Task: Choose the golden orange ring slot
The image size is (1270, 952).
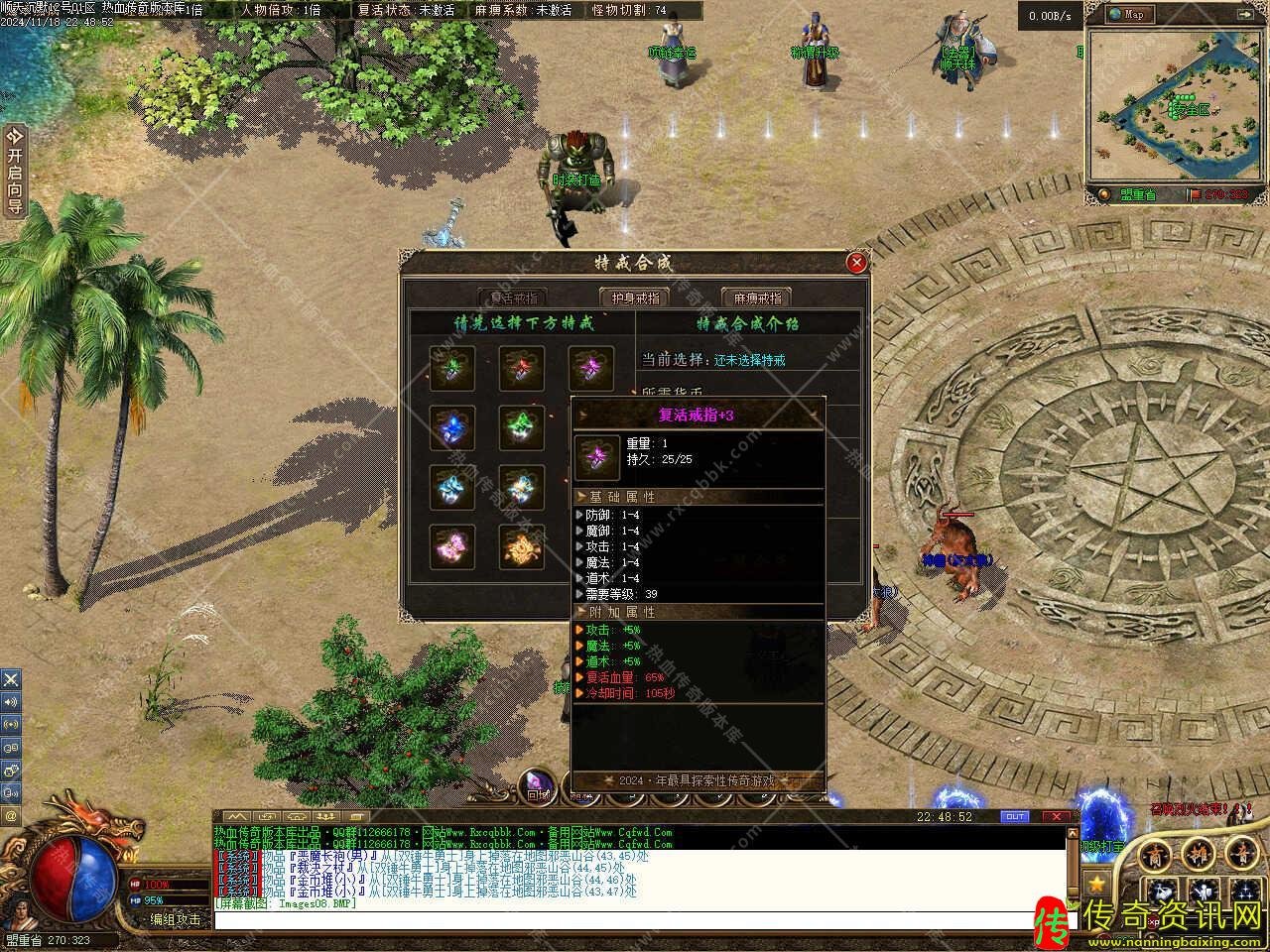Action: [x=522, y=546]
